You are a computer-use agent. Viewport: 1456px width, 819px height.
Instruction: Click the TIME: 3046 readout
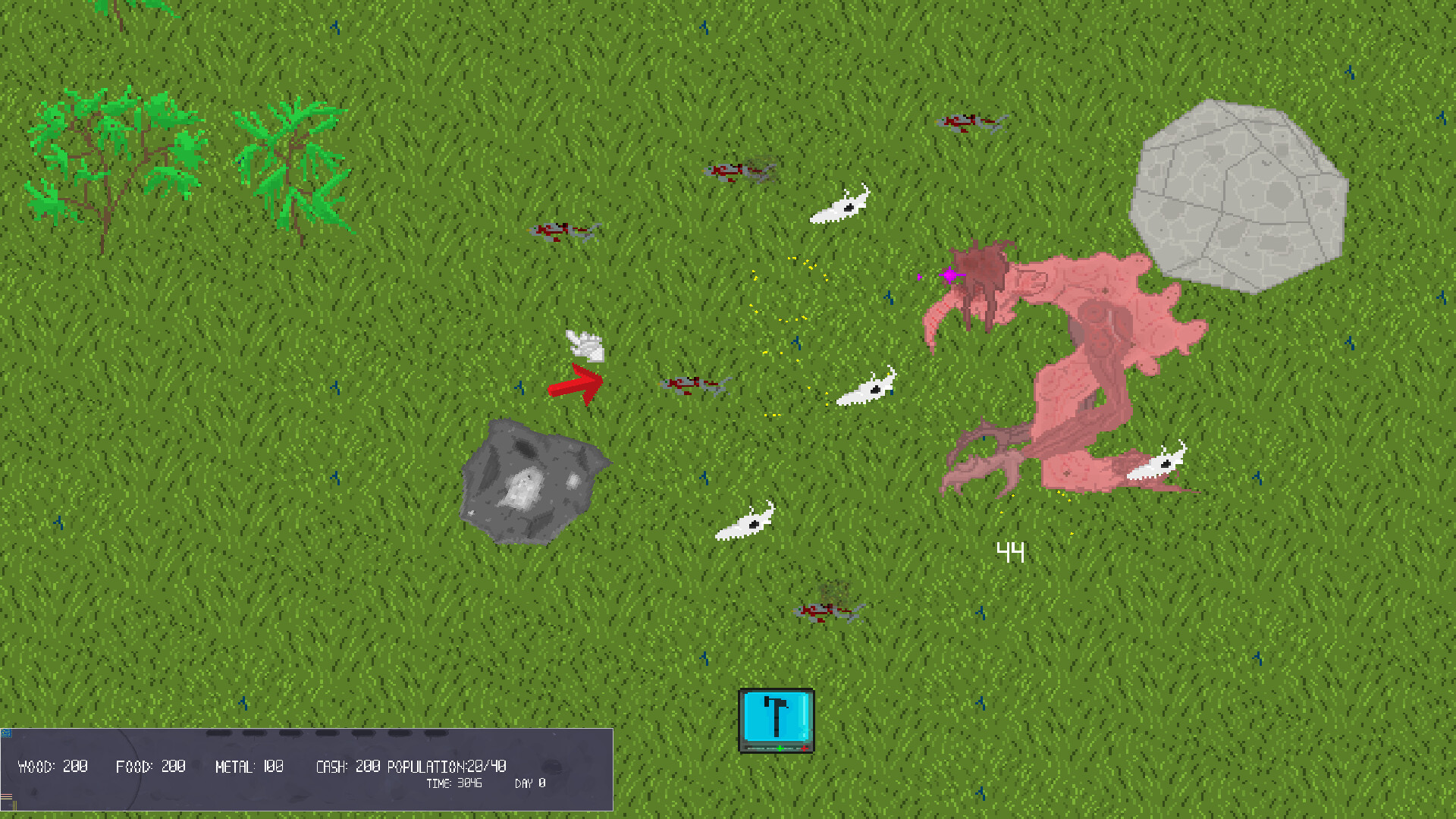click(455, 783)
